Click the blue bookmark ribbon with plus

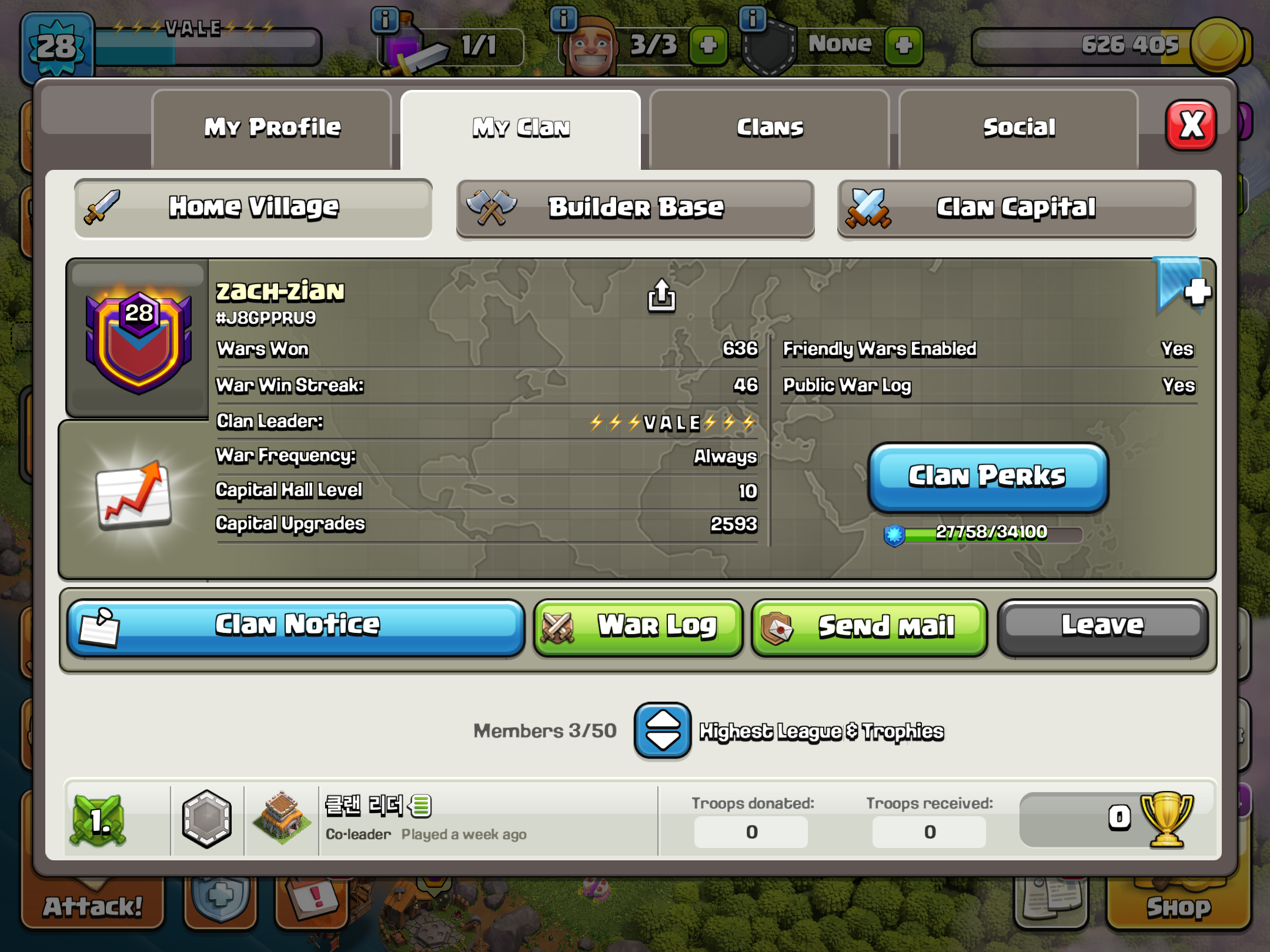1182,286
